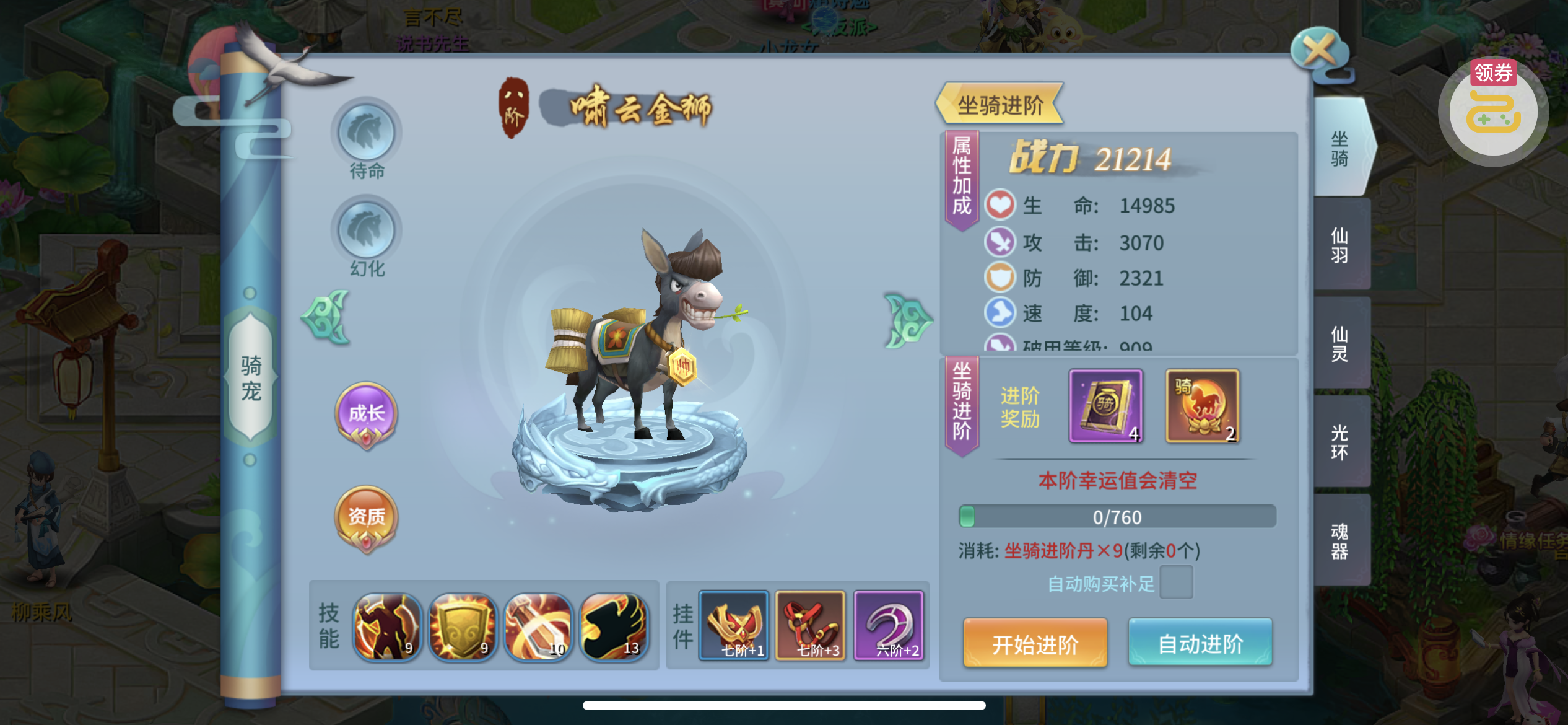Switch to the 仙羽 tab
The image size is (1568, 725).
pos(1339,245)
